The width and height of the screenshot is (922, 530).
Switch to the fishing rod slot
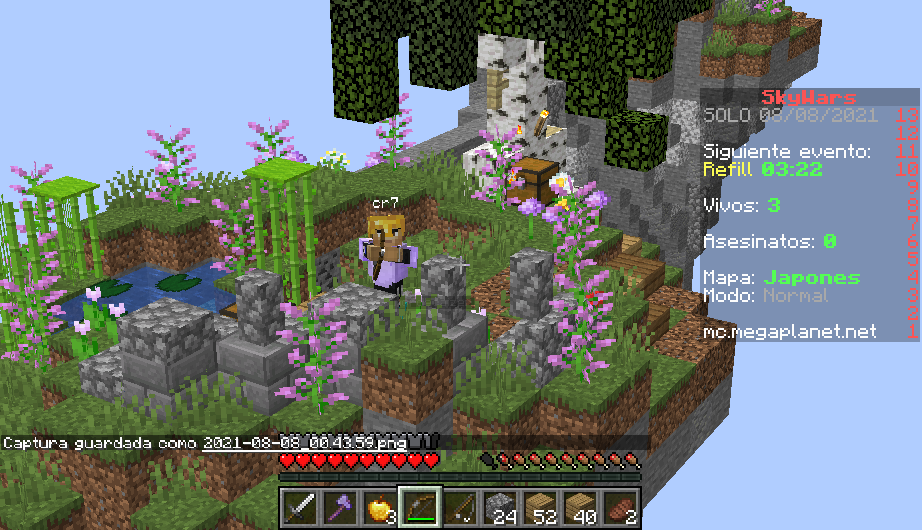[x=459, y=507]
